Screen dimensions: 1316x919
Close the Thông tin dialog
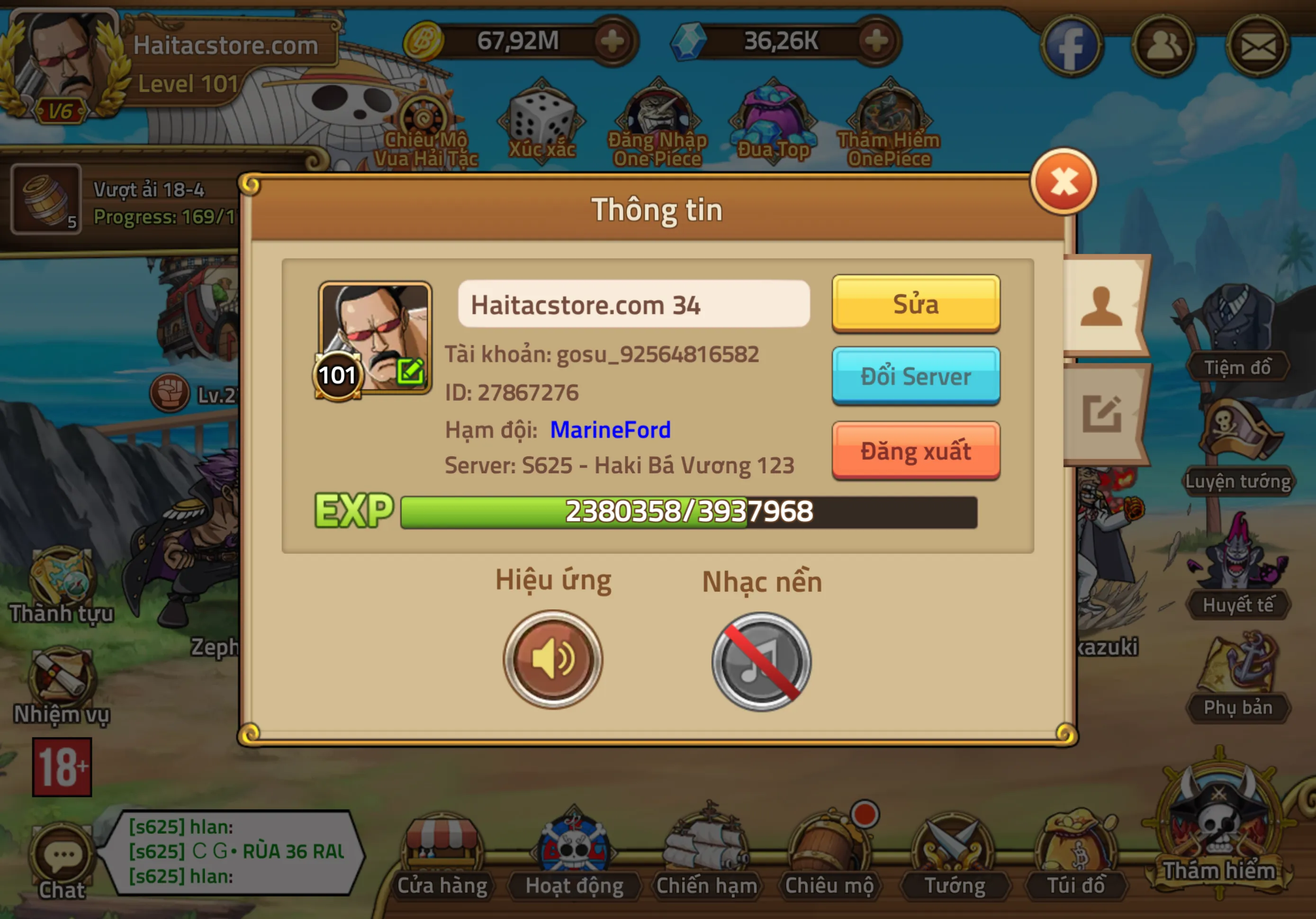pyautogui.click(x=1063, y=182)
